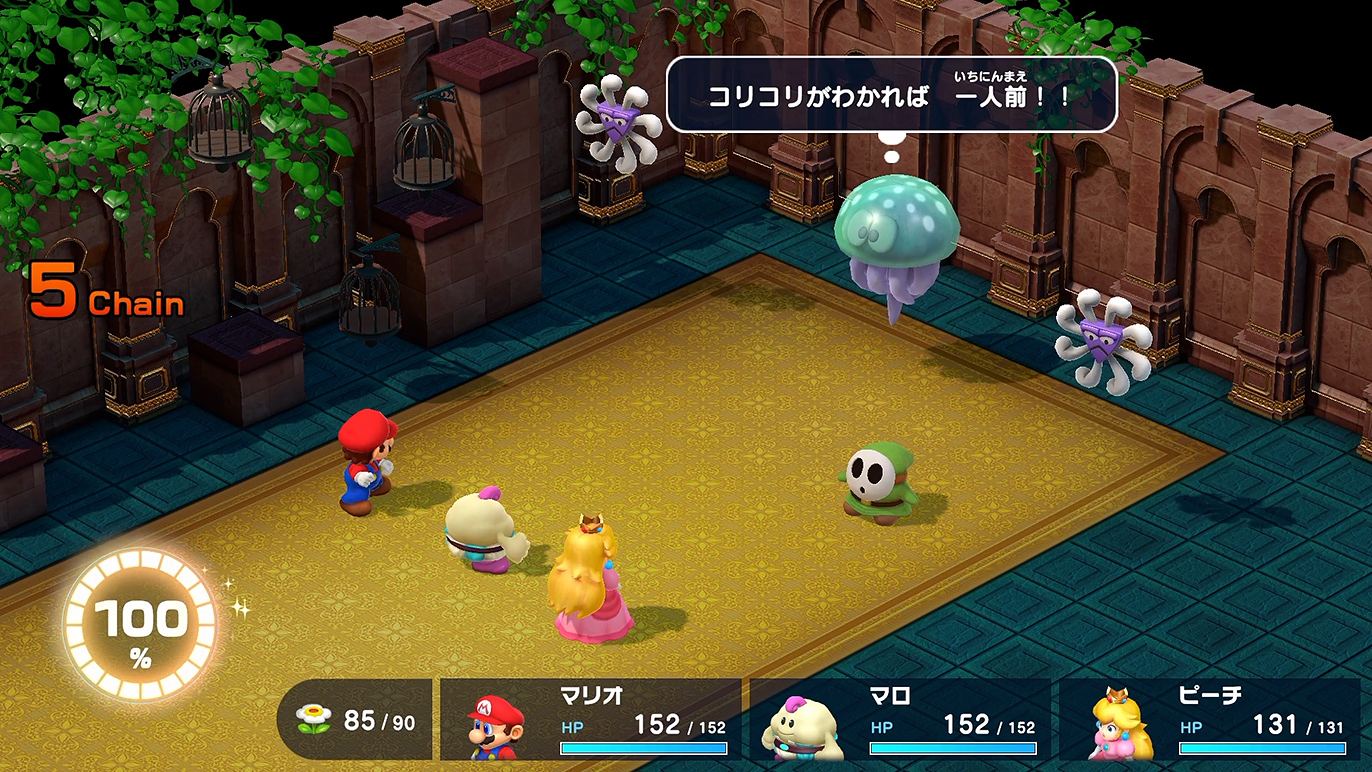Select Peach's party status panel
The width and height of the screenshot is (1372, 772).
pyautogui.click(x=1215, y=720)
